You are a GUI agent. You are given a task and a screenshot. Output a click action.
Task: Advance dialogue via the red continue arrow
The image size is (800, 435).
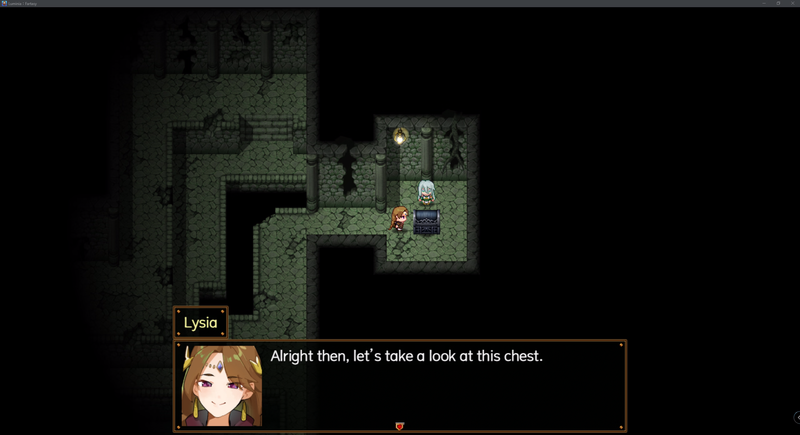[x=400, y=427]
